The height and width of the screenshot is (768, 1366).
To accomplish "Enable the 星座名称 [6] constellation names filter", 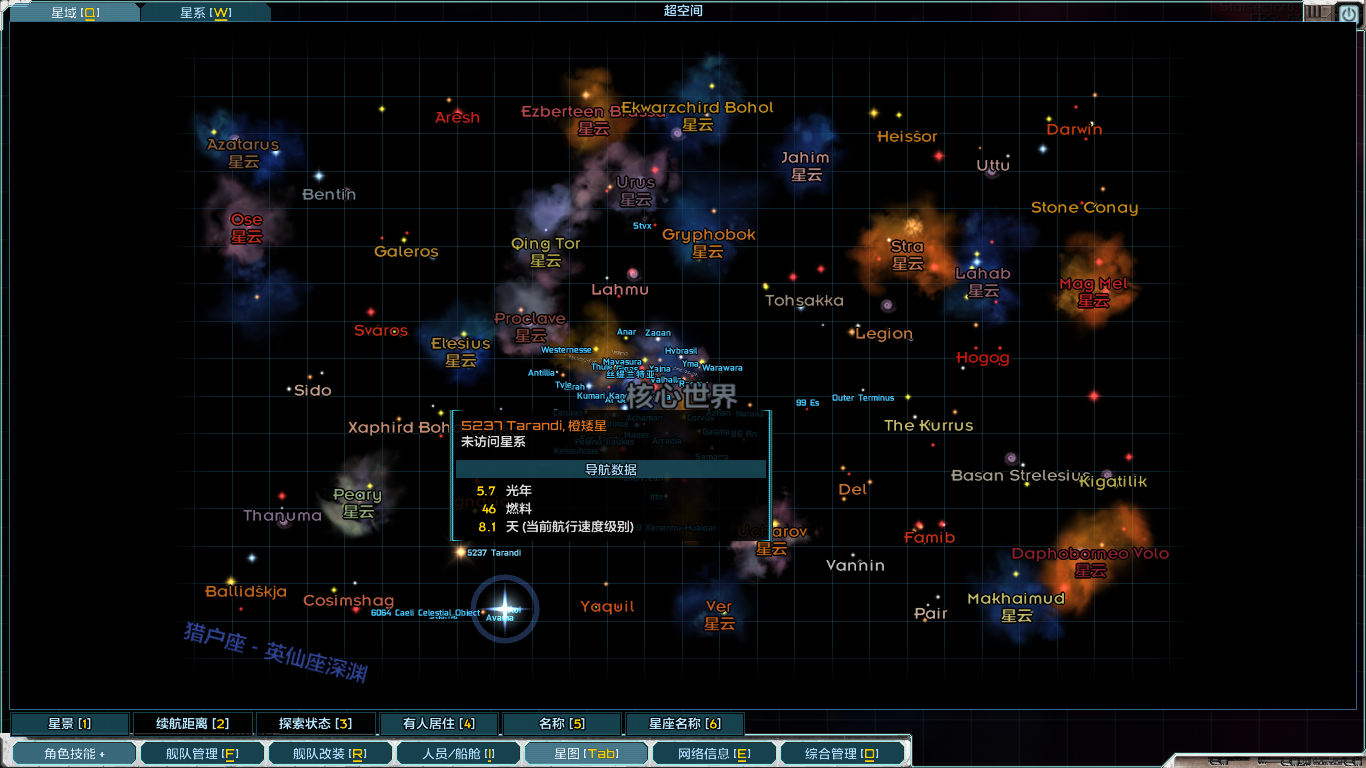I will click(x=684, y=723).
